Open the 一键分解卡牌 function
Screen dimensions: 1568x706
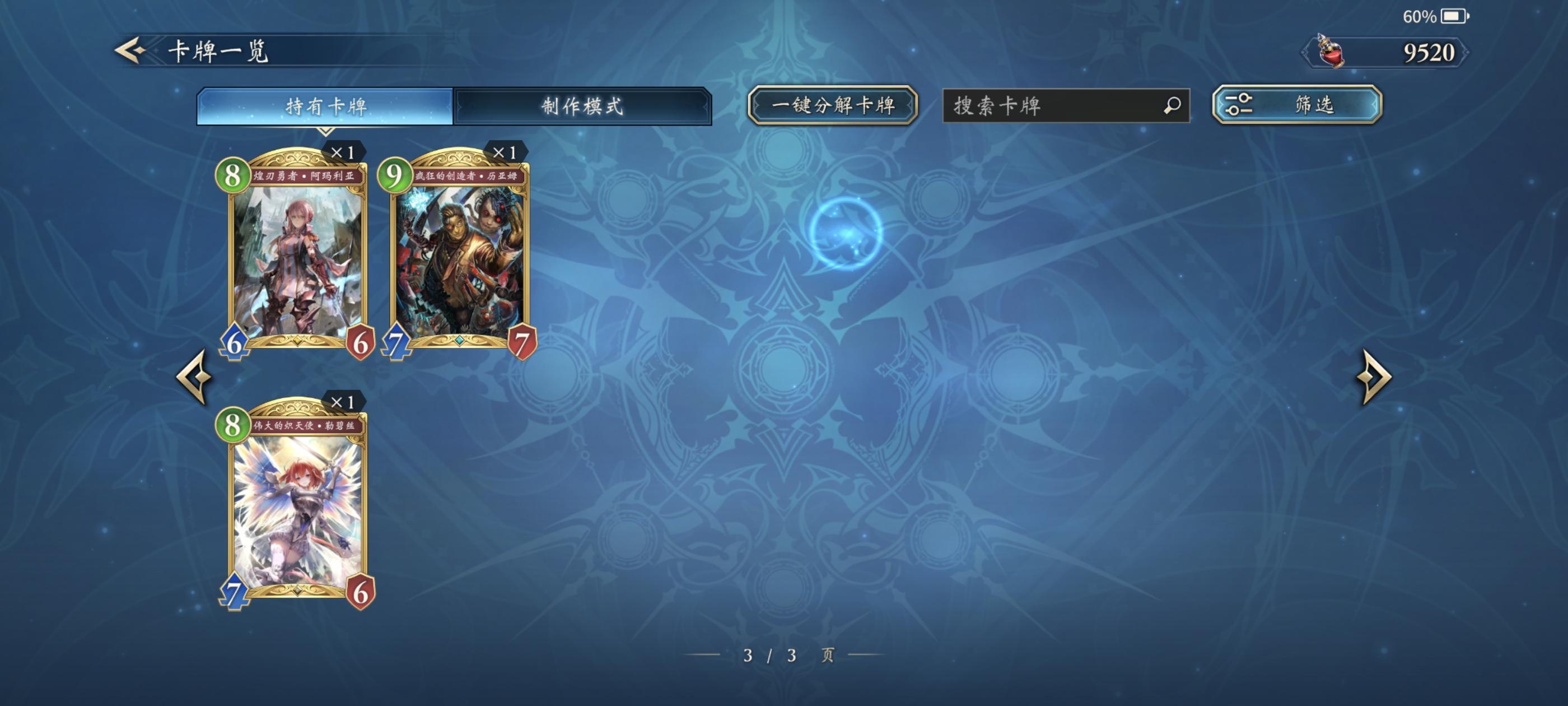(x=833, y=106)
